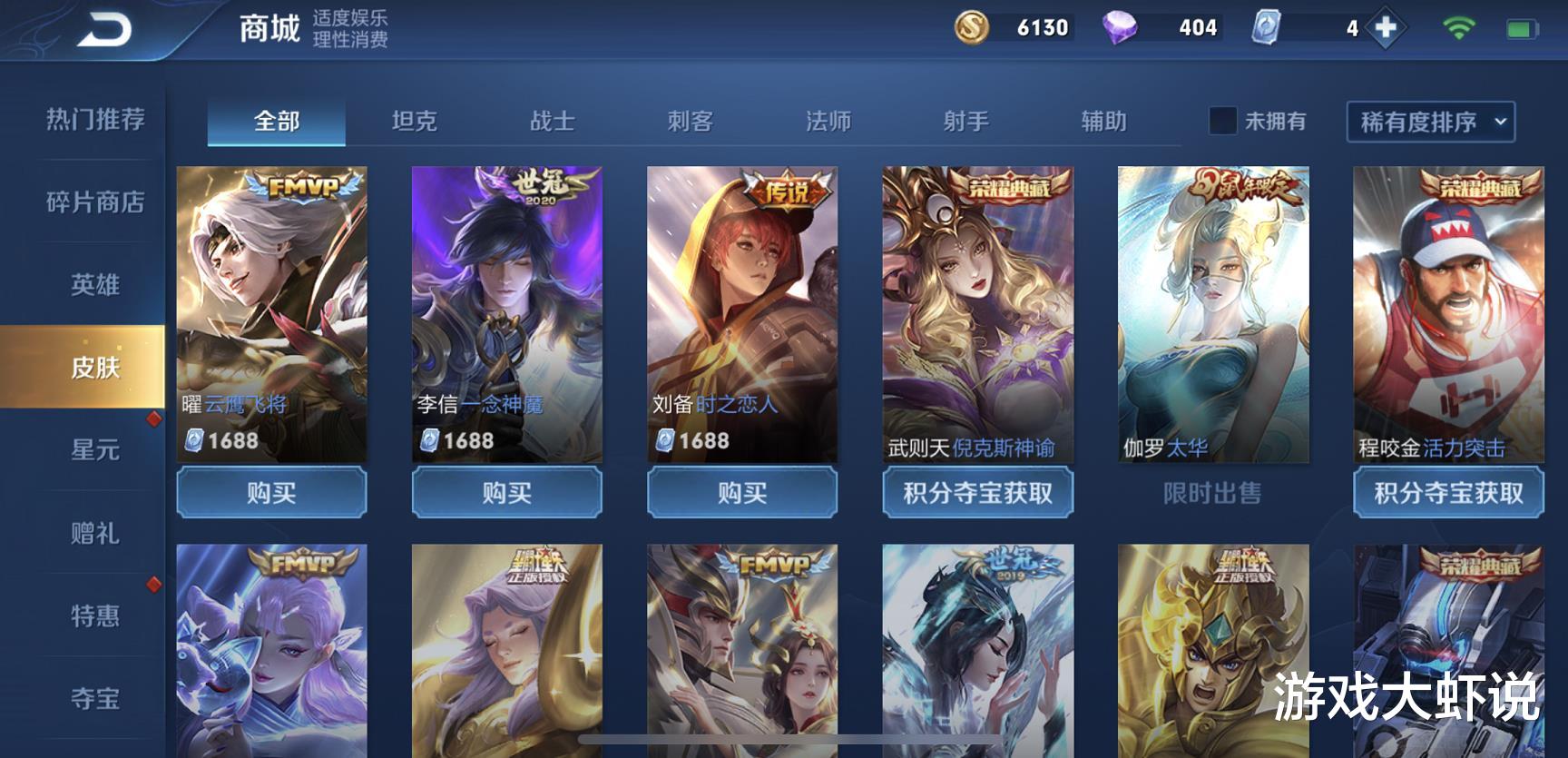1568x758 pixels.
Task: Click 积分夺宝获取 under 武则天 skin
Action: (977, 493)
